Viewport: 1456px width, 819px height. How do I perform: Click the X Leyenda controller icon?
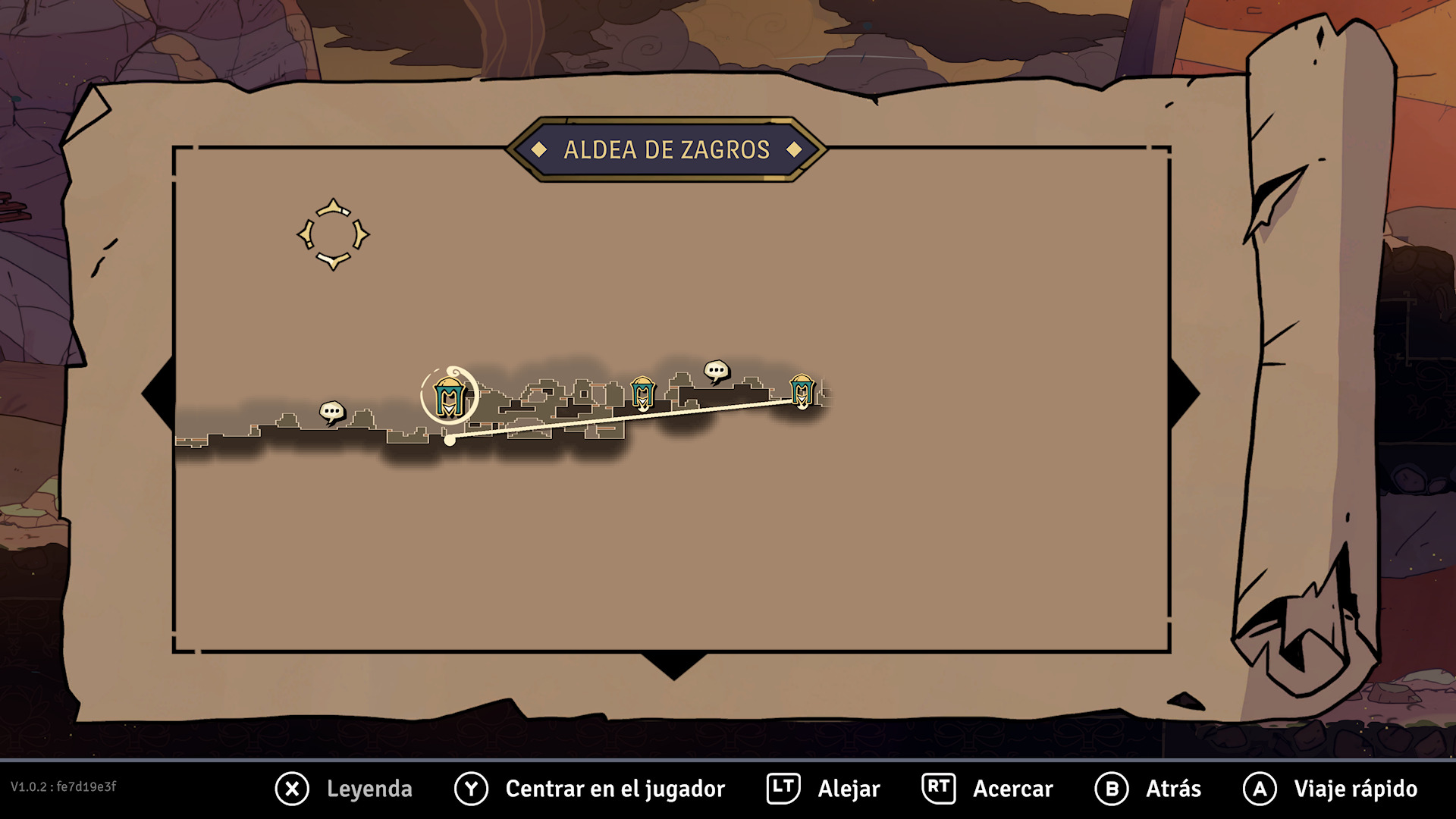tap(292, 789)
